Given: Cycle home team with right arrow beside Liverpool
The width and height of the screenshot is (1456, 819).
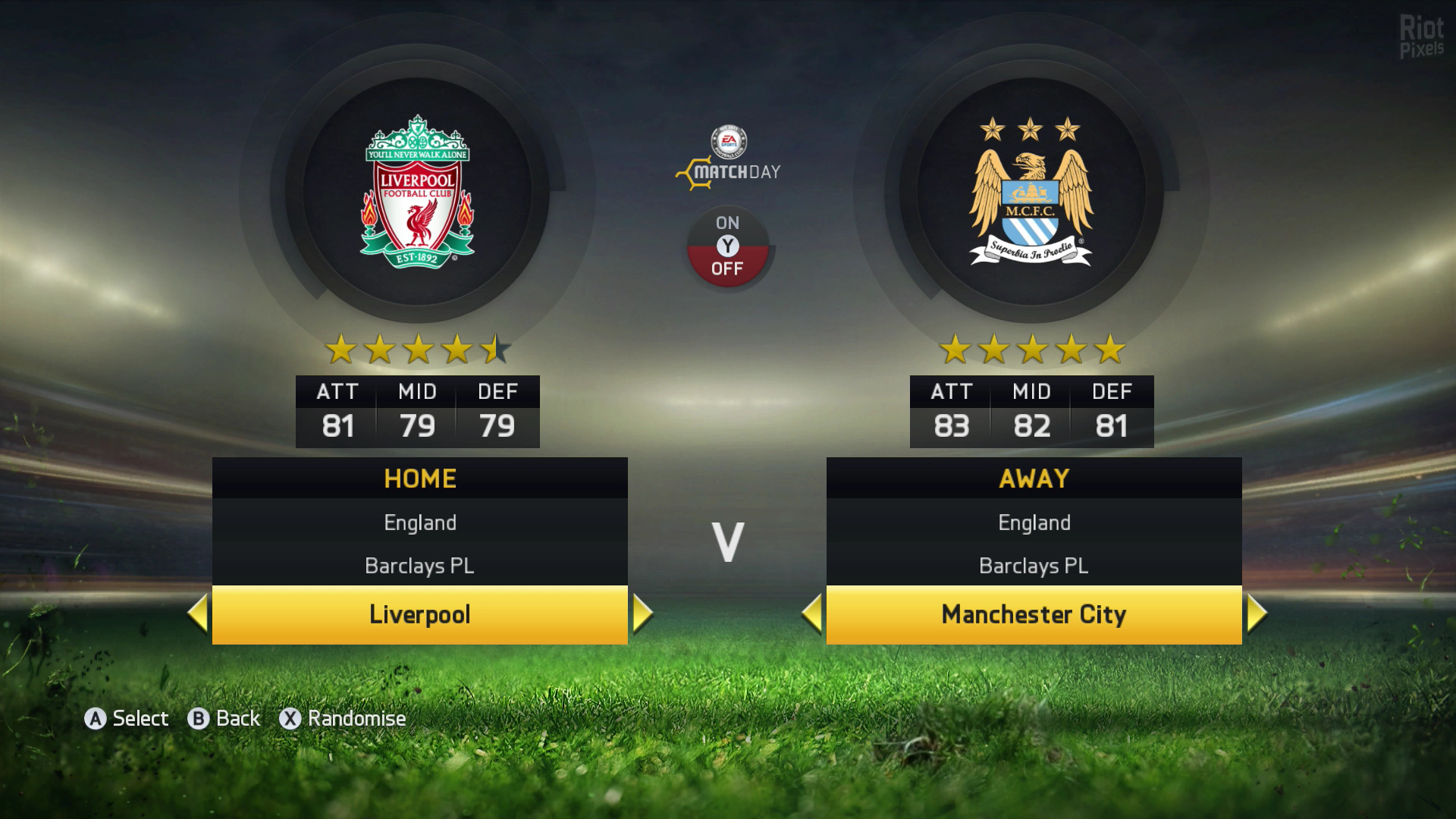Looking at the screenshot, I should [x=642, y=613].
